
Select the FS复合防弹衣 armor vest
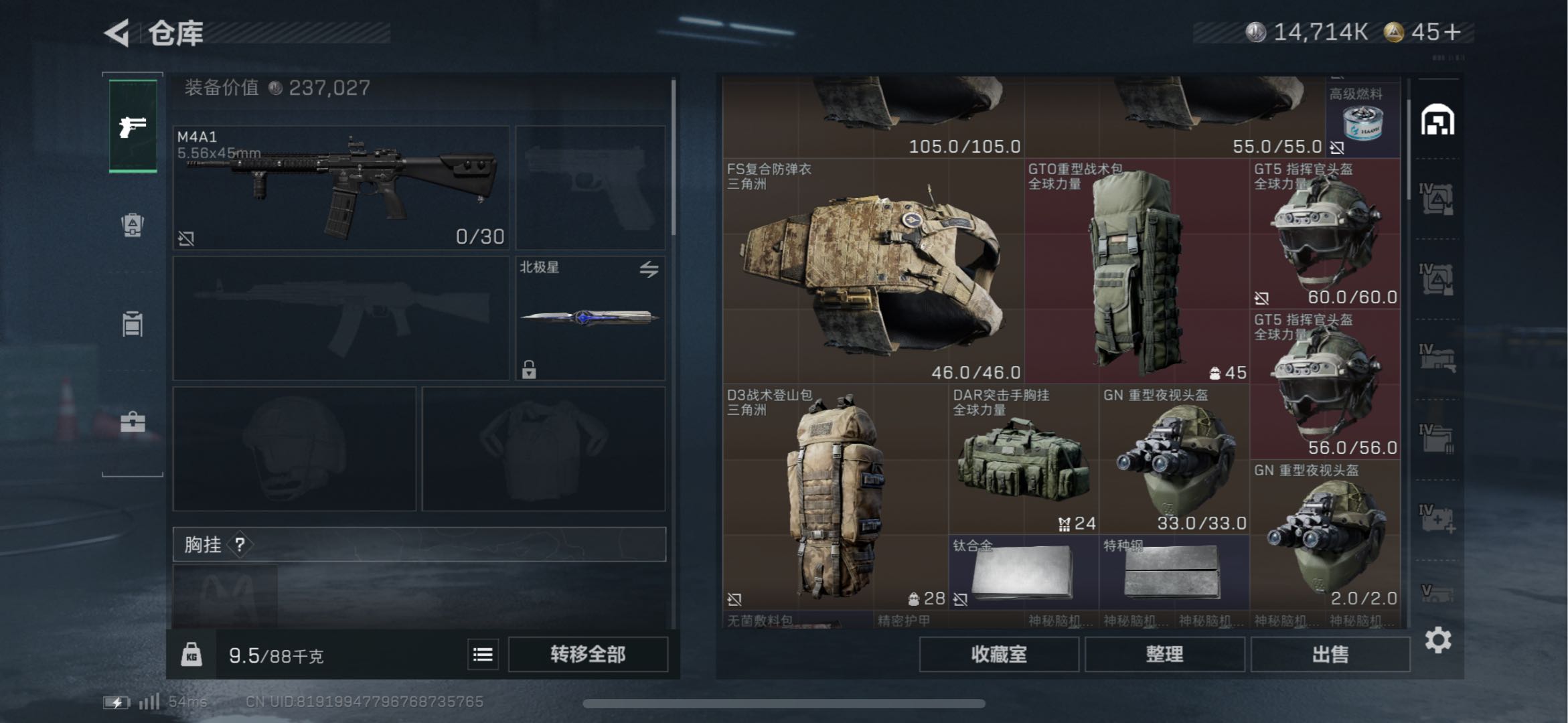pyautogui.click(x=872, y=271)
